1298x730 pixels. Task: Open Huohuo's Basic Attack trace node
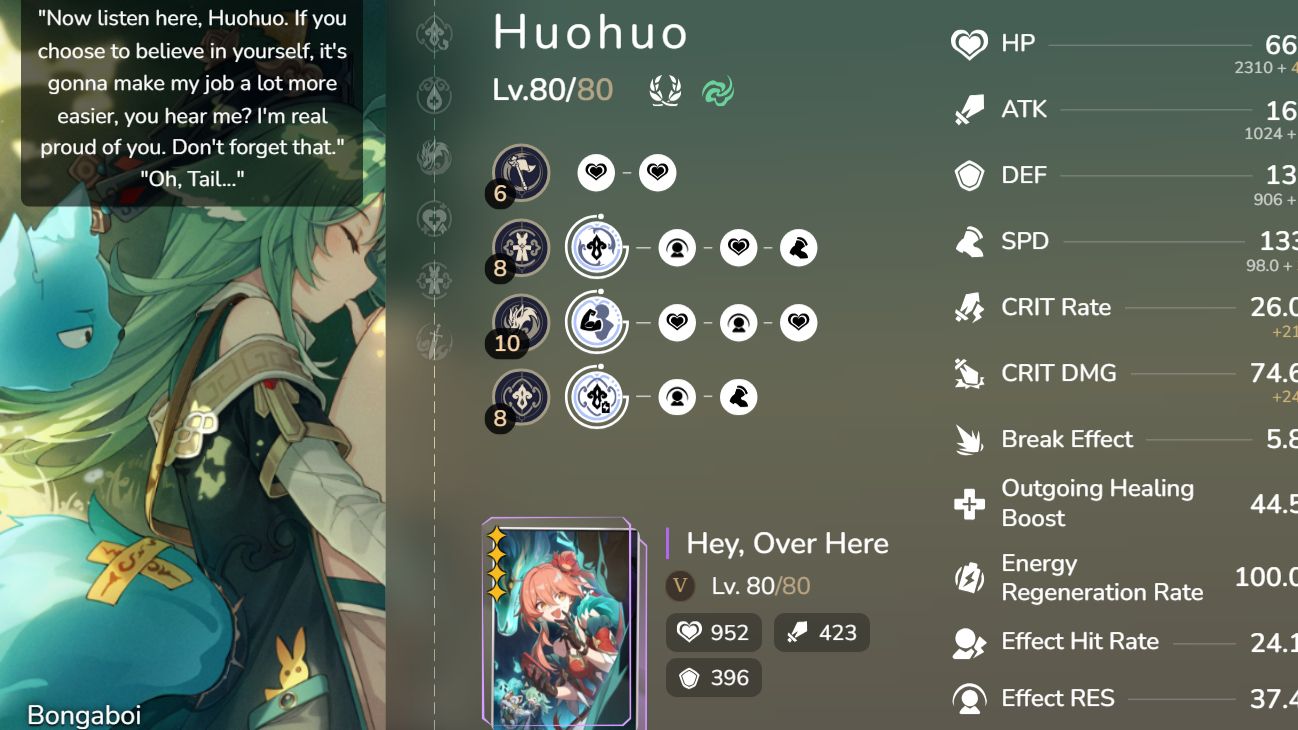coord(520,172)
